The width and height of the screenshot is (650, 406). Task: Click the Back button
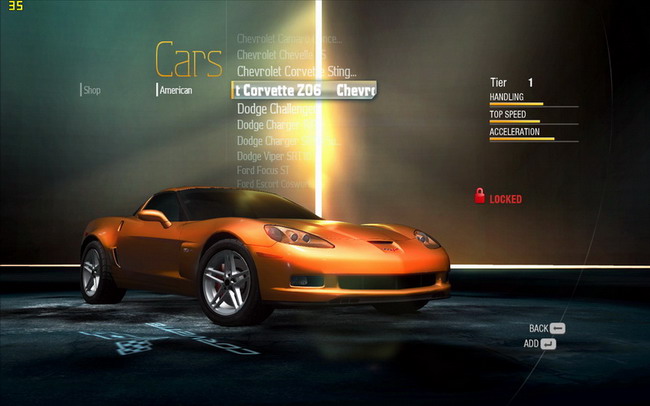pyautogui.click(x=547, y=328)
